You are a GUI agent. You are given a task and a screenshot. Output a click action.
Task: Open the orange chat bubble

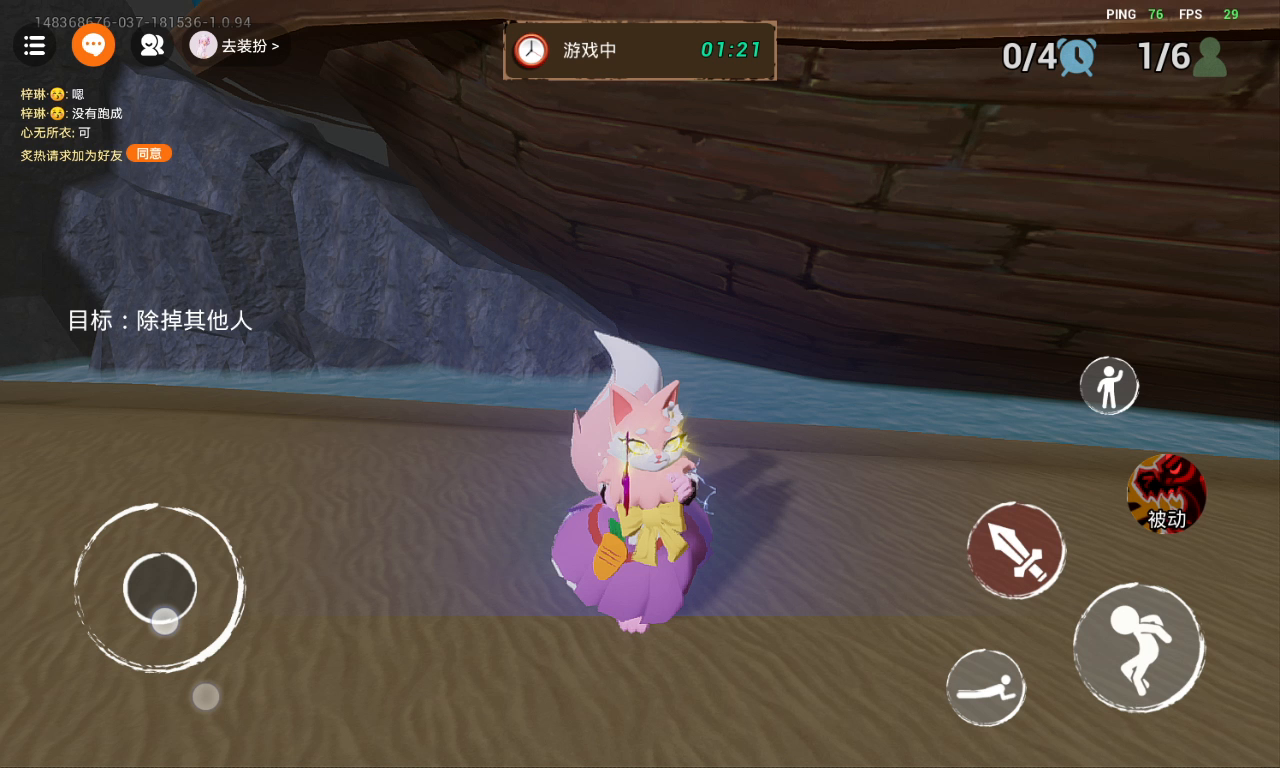tap(93, 45)
